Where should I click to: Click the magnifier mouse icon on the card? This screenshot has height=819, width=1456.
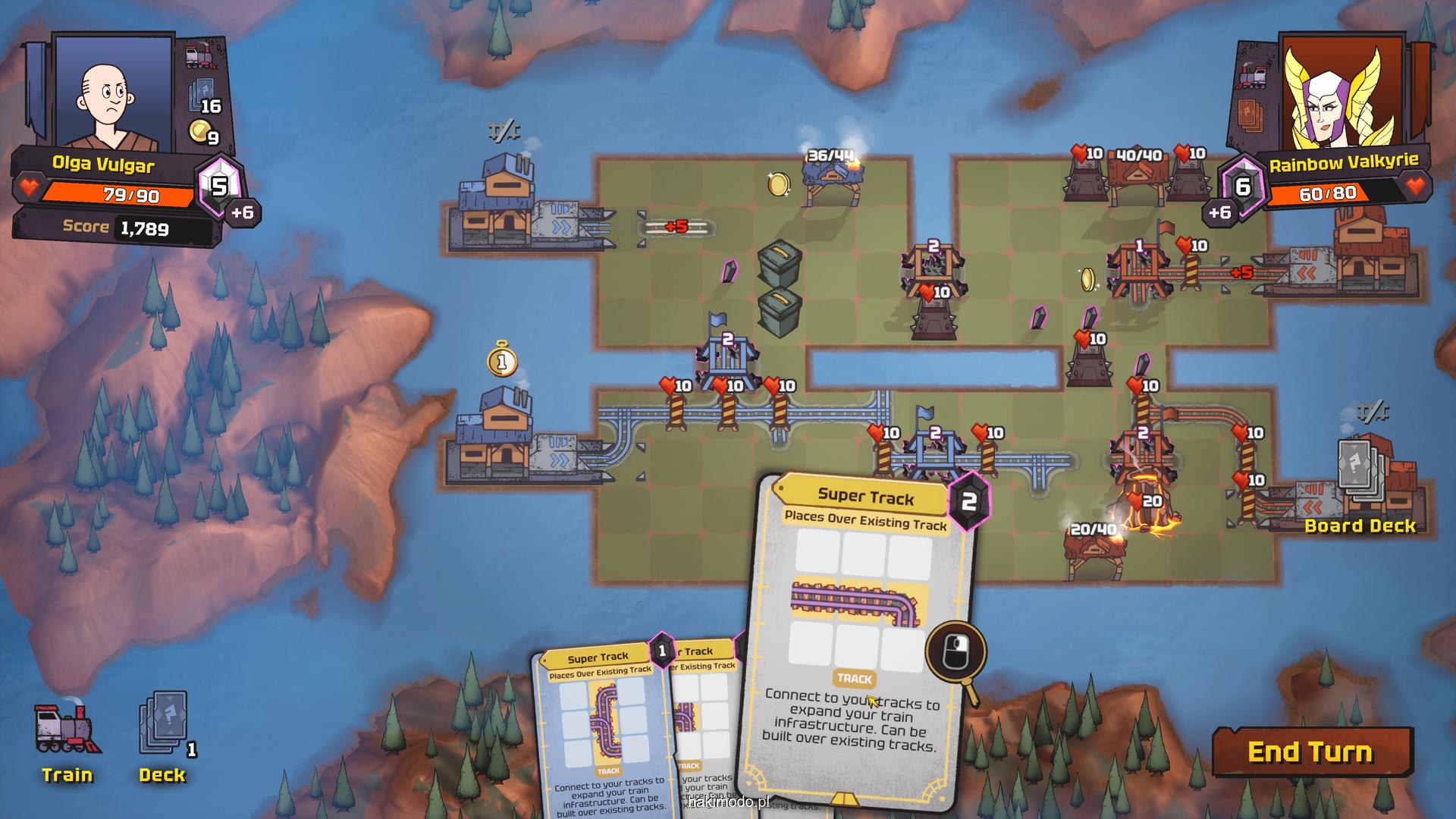tap(955, 654)
